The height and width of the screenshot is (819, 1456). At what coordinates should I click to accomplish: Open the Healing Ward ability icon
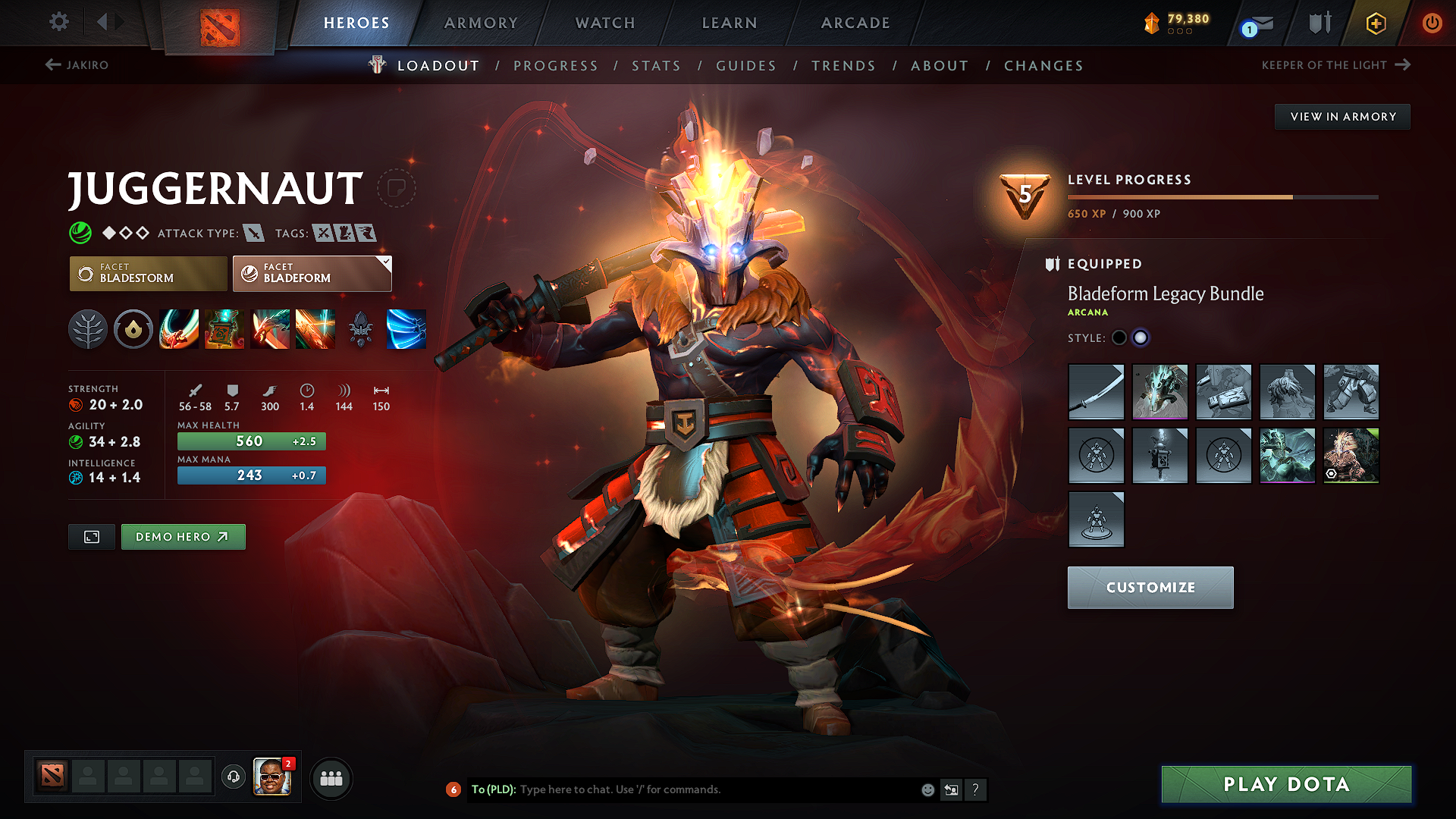[224, 329]
